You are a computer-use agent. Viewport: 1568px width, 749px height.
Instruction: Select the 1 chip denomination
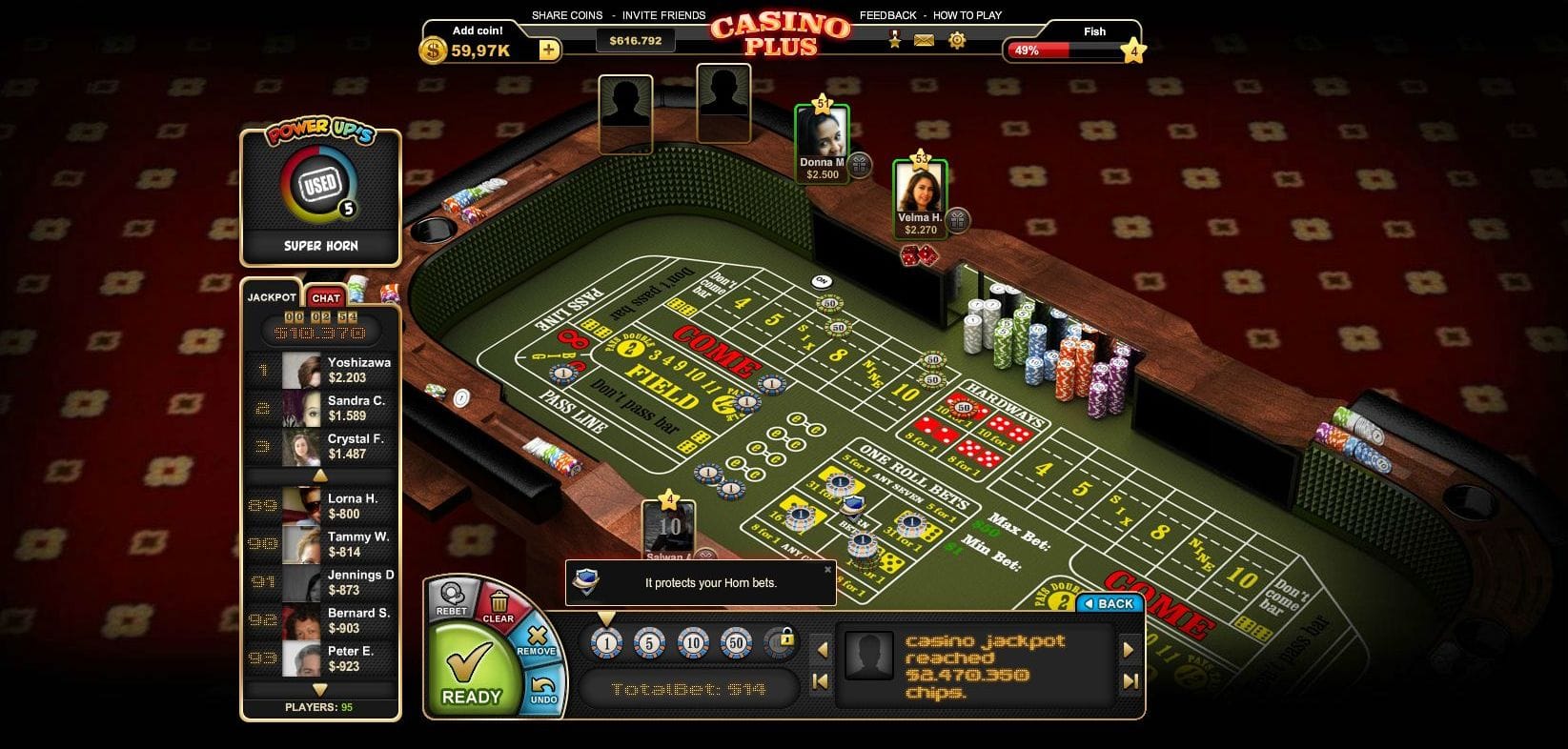pos(606,643)
